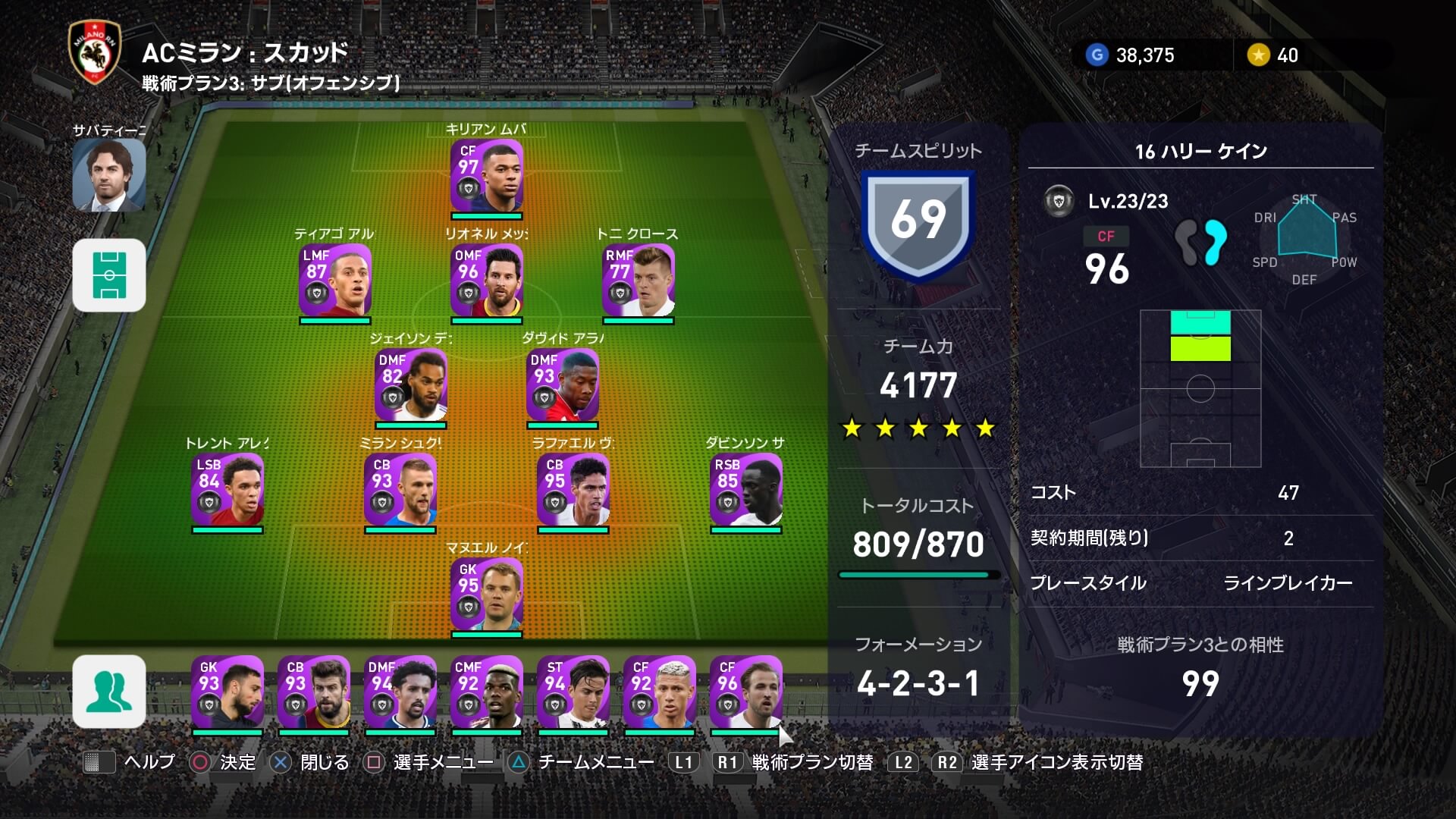The height and width of the screenshot is (819, 1456).
Task: Open the manager Sabatini portrait
Action: click(109, 174)
